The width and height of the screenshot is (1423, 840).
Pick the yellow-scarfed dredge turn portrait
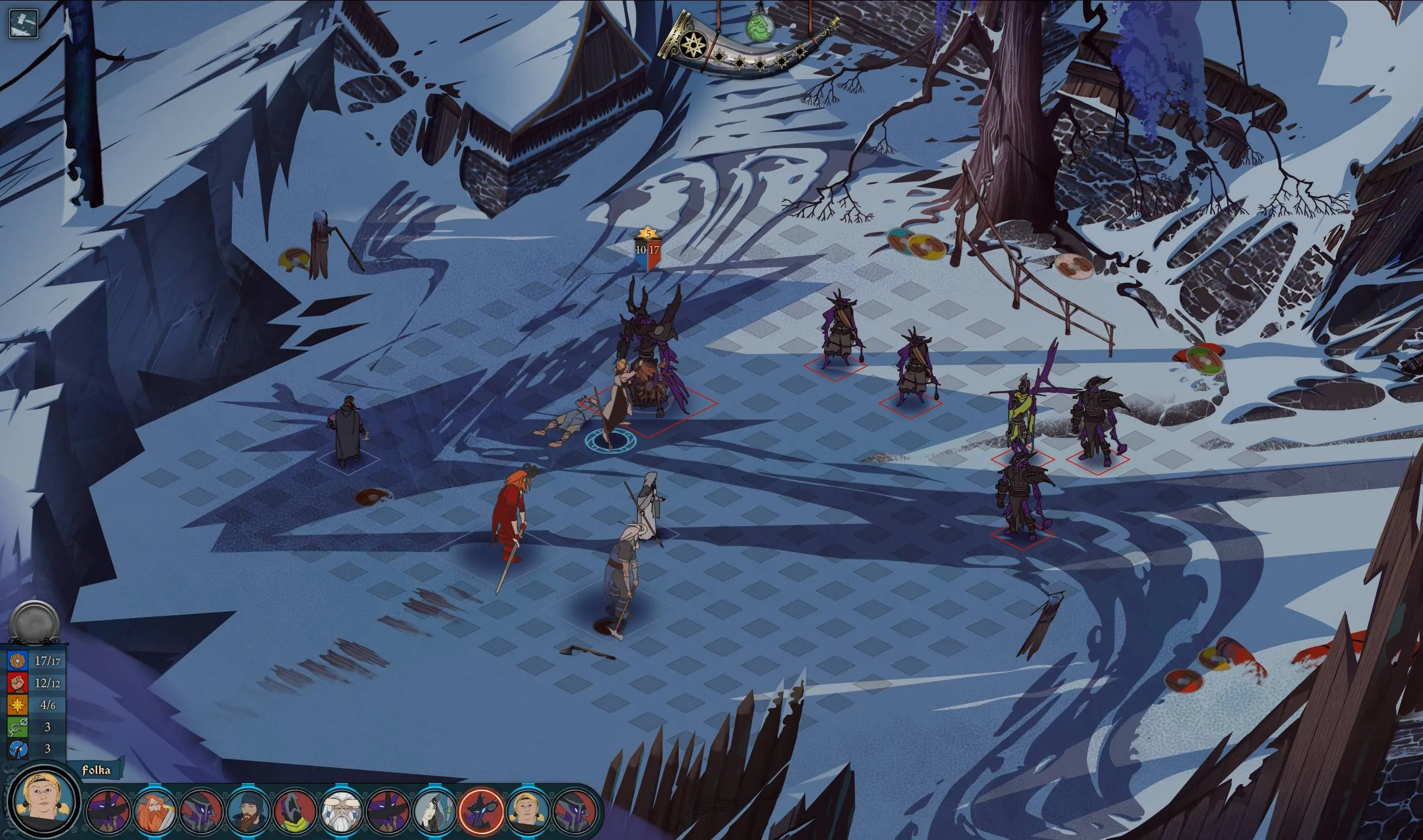(295, 811)
